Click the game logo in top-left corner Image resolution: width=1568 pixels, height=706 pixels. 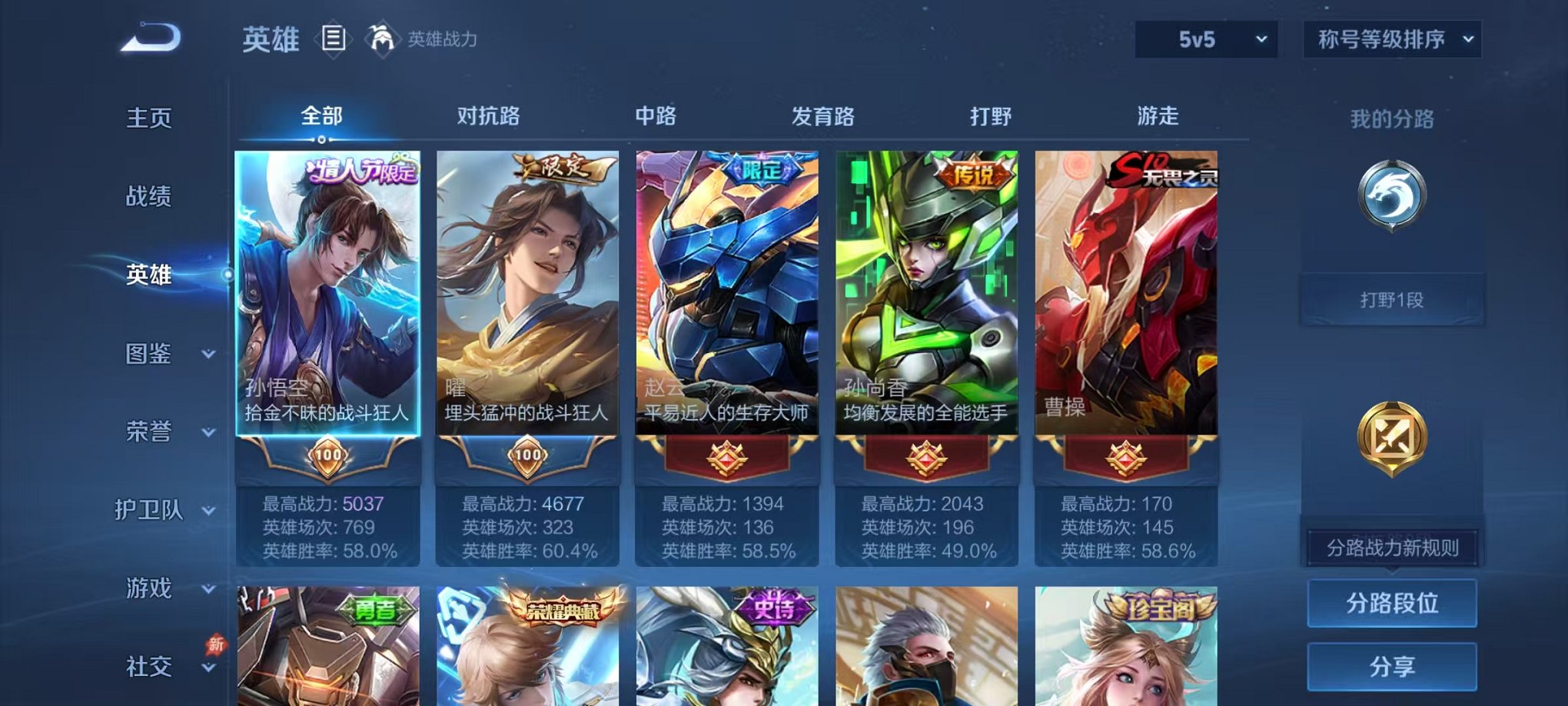coord(148,38)
